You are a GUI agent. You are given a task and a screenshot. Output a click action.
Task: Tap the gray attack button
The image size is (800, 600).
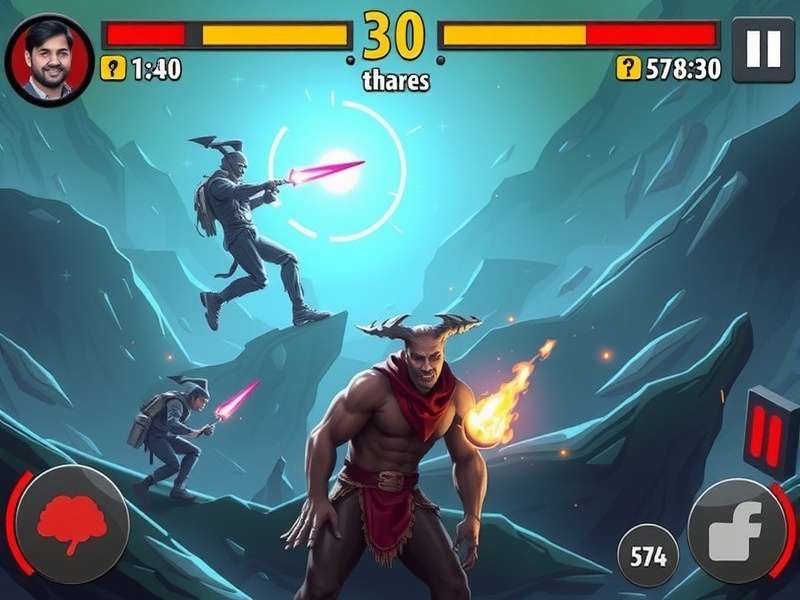tap(738, 529)
